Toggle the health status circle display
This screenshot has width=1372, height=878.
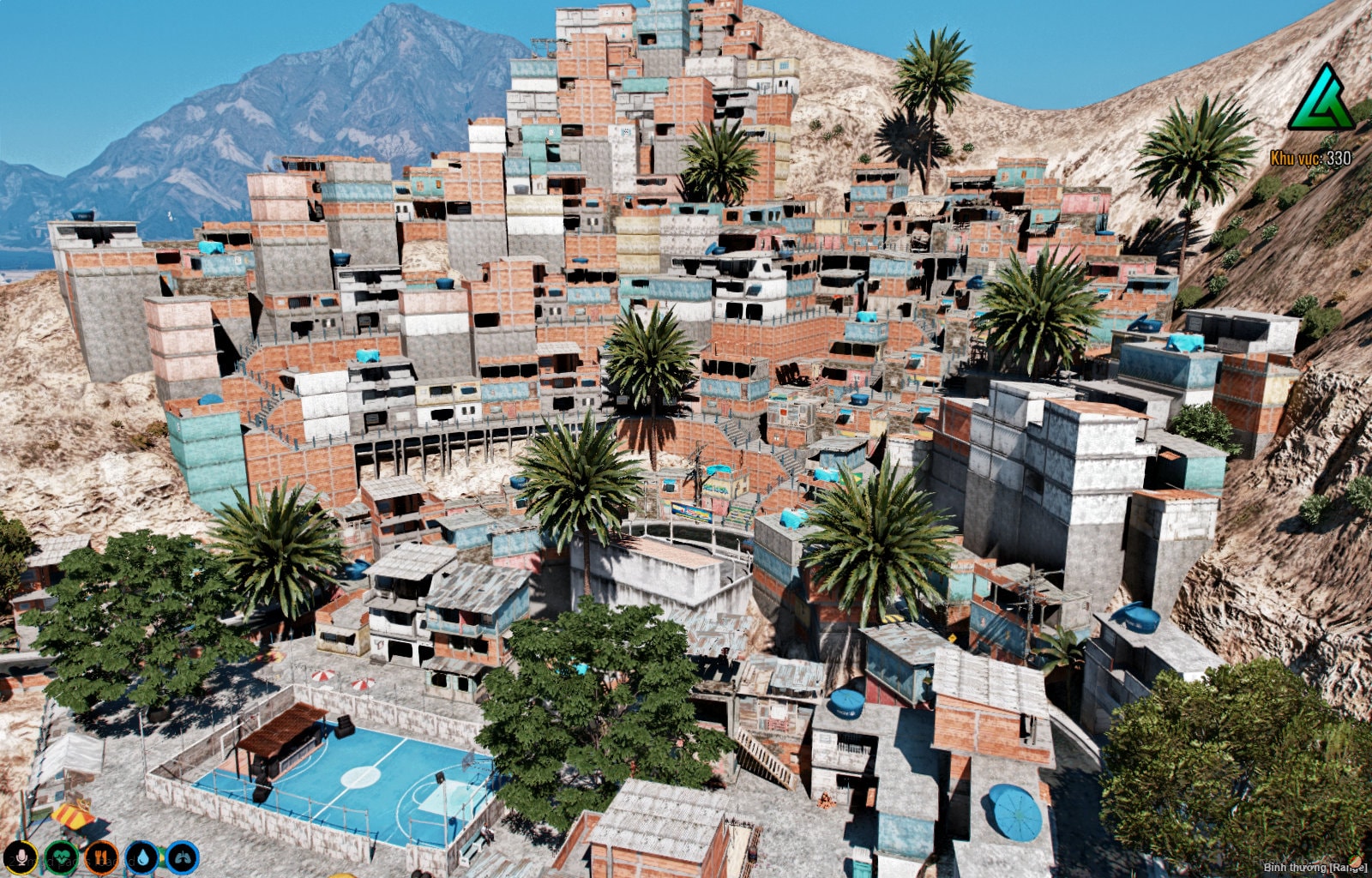pyautogui.click(x=62, y=857)
